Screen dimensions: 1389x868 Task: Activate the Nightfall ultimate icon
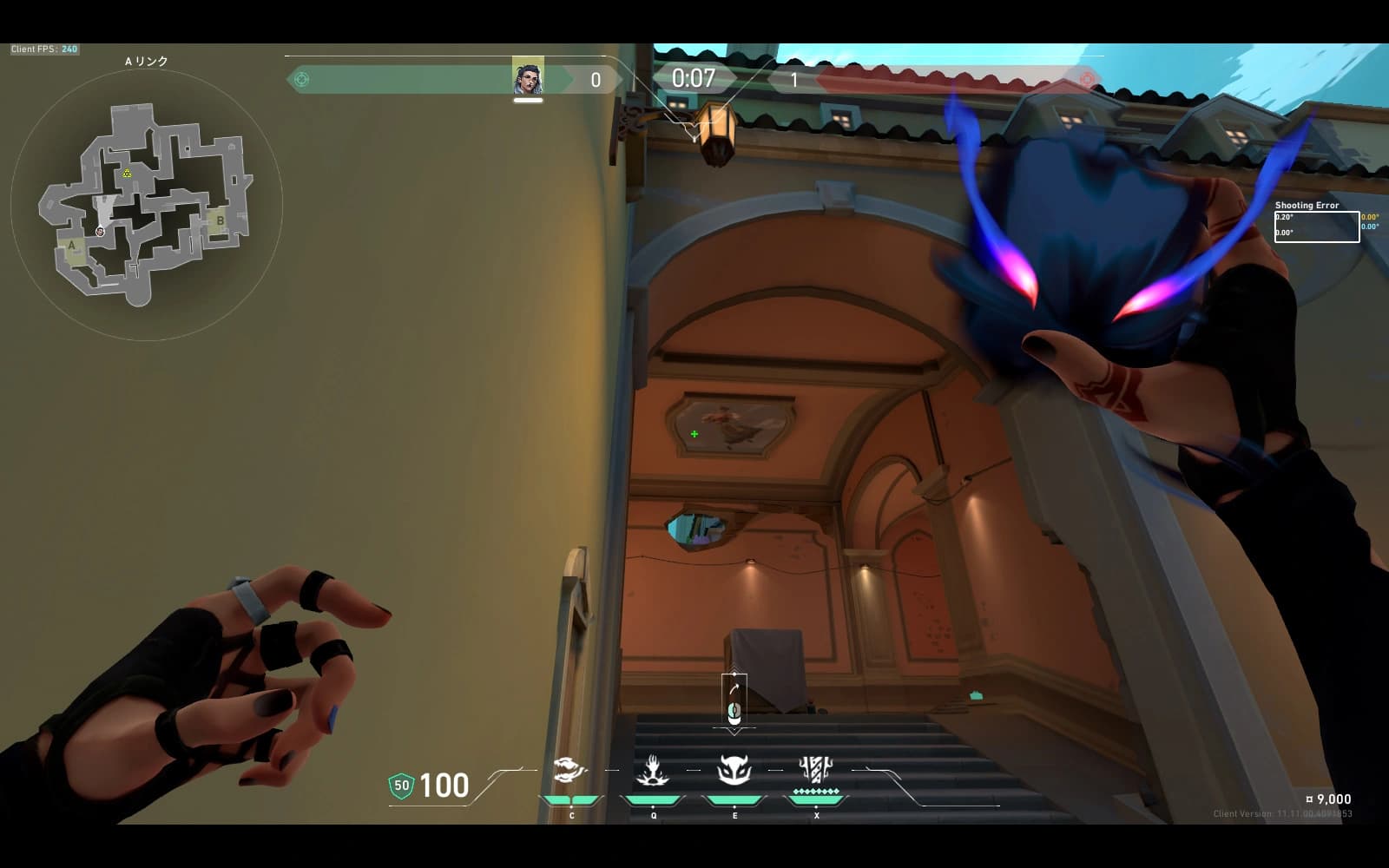[x=815, y=770]
